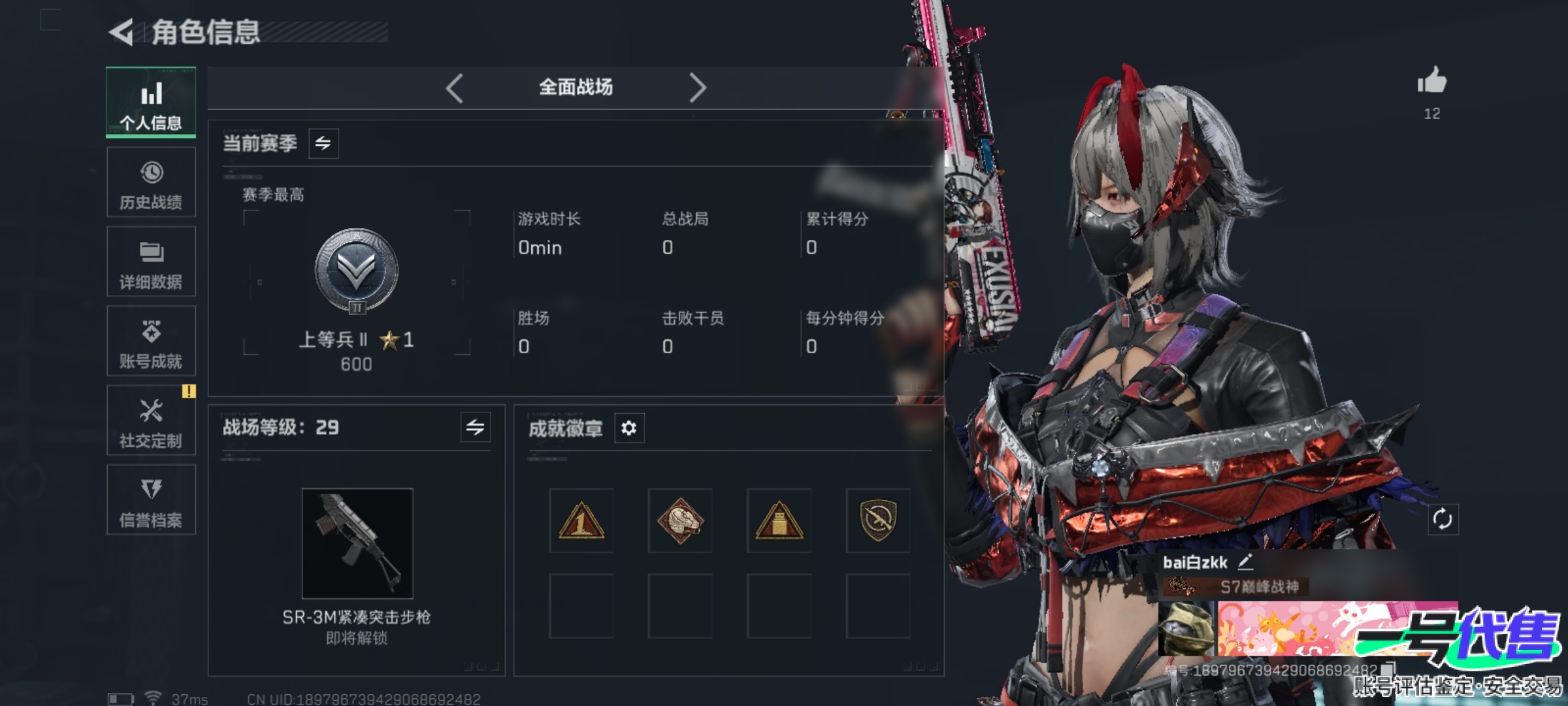Switch to the 详细数据 tab
The width and height of the screenshot is (1568, 706).
(151, 262)
